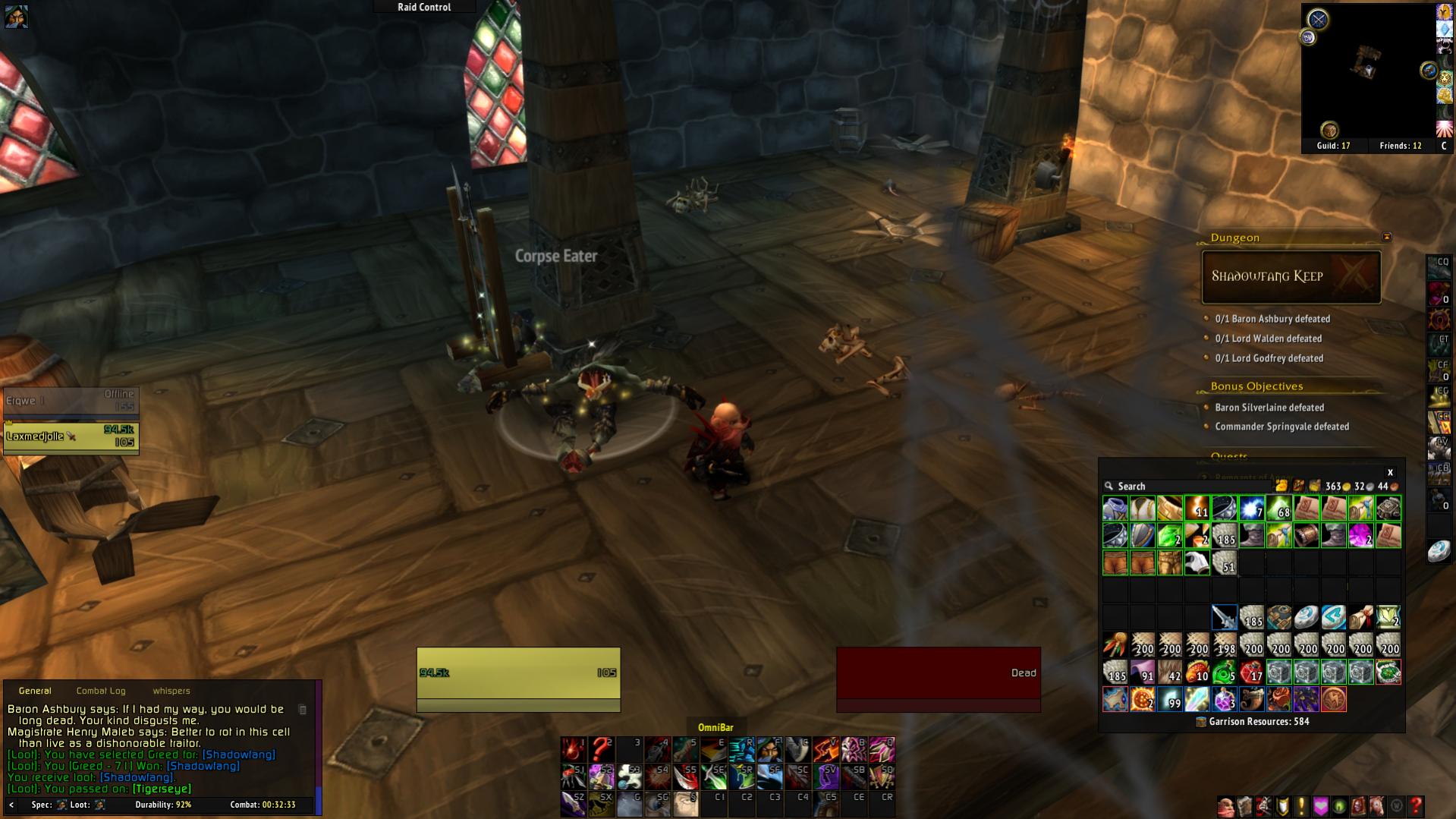1456x819 pixels.
Task: Select the green potion flask stack of 5
Action: pos(1224,673)
